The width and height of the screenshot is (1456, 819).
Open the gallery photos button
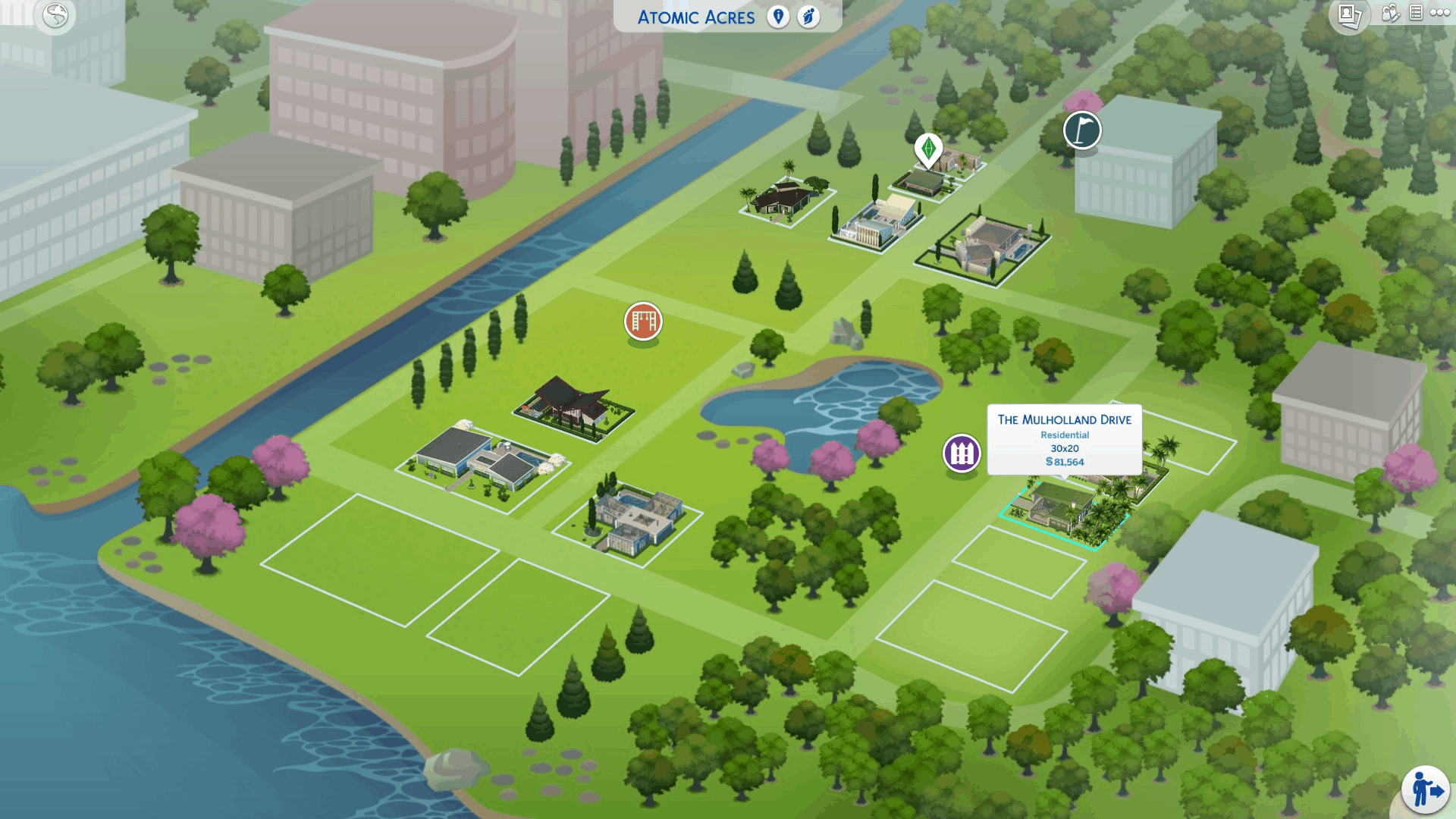(x=1348, y=15)
